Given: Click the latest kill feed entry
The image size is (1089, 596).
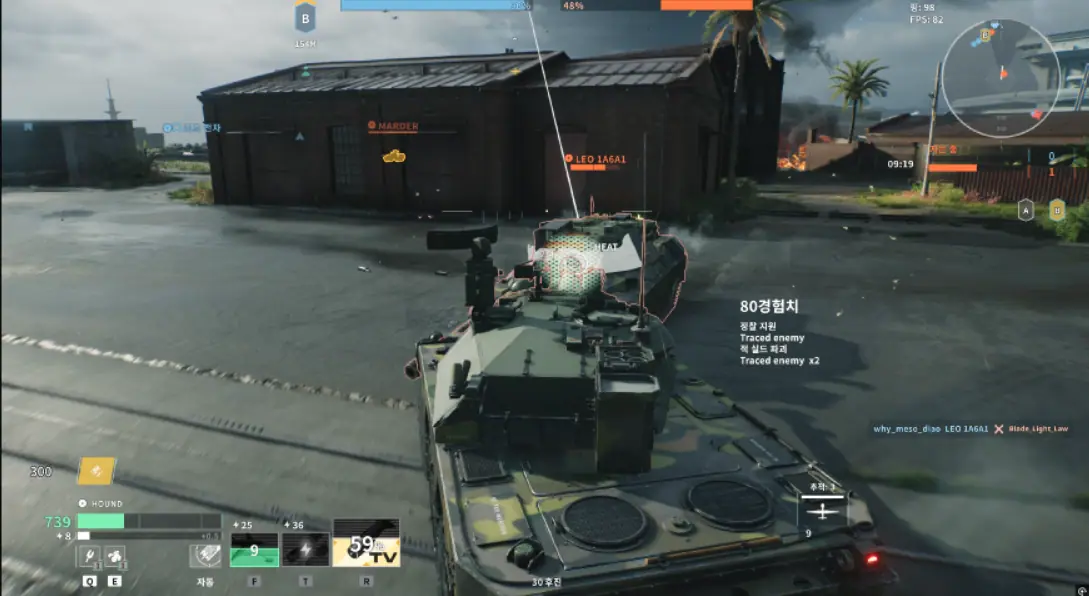Looking at the screenshot, I should pyautogui.click(x=970, y=429).
